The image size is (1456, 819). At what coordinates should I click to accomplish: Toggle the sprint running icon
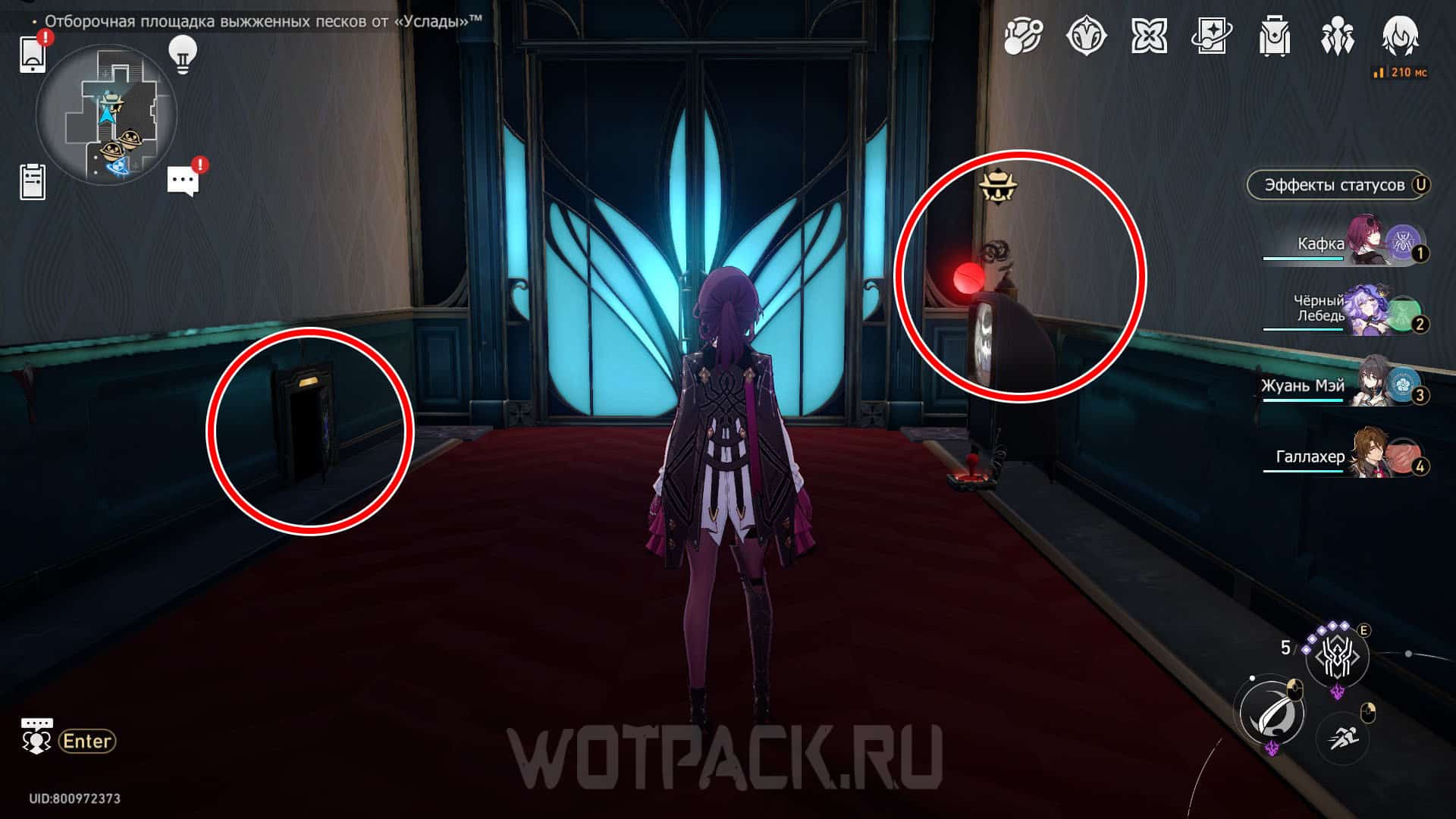click(1341, 736)
